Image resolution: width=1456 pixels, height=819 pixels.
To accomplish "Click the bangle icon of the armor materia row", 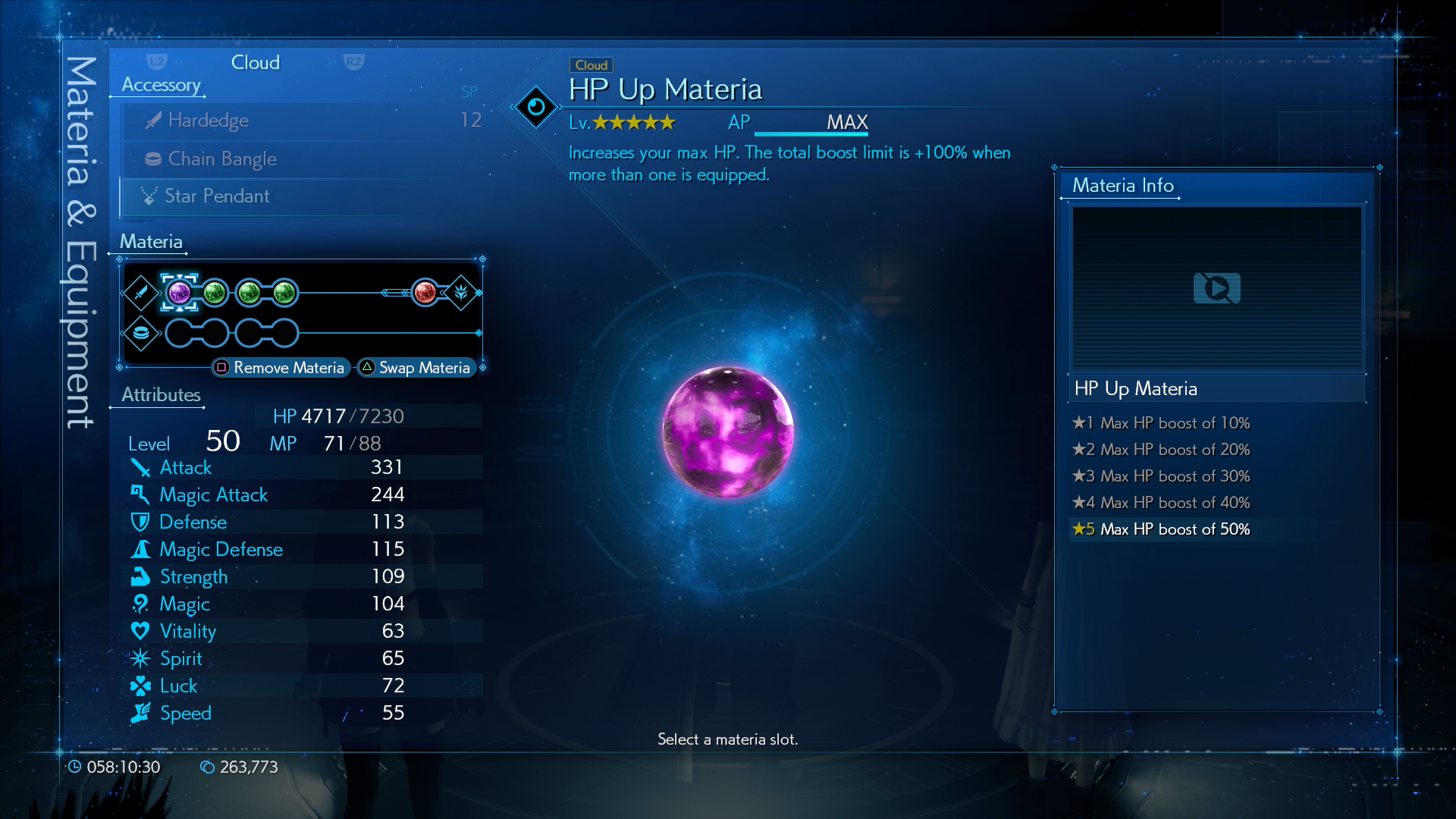I will tap(141, 333).
